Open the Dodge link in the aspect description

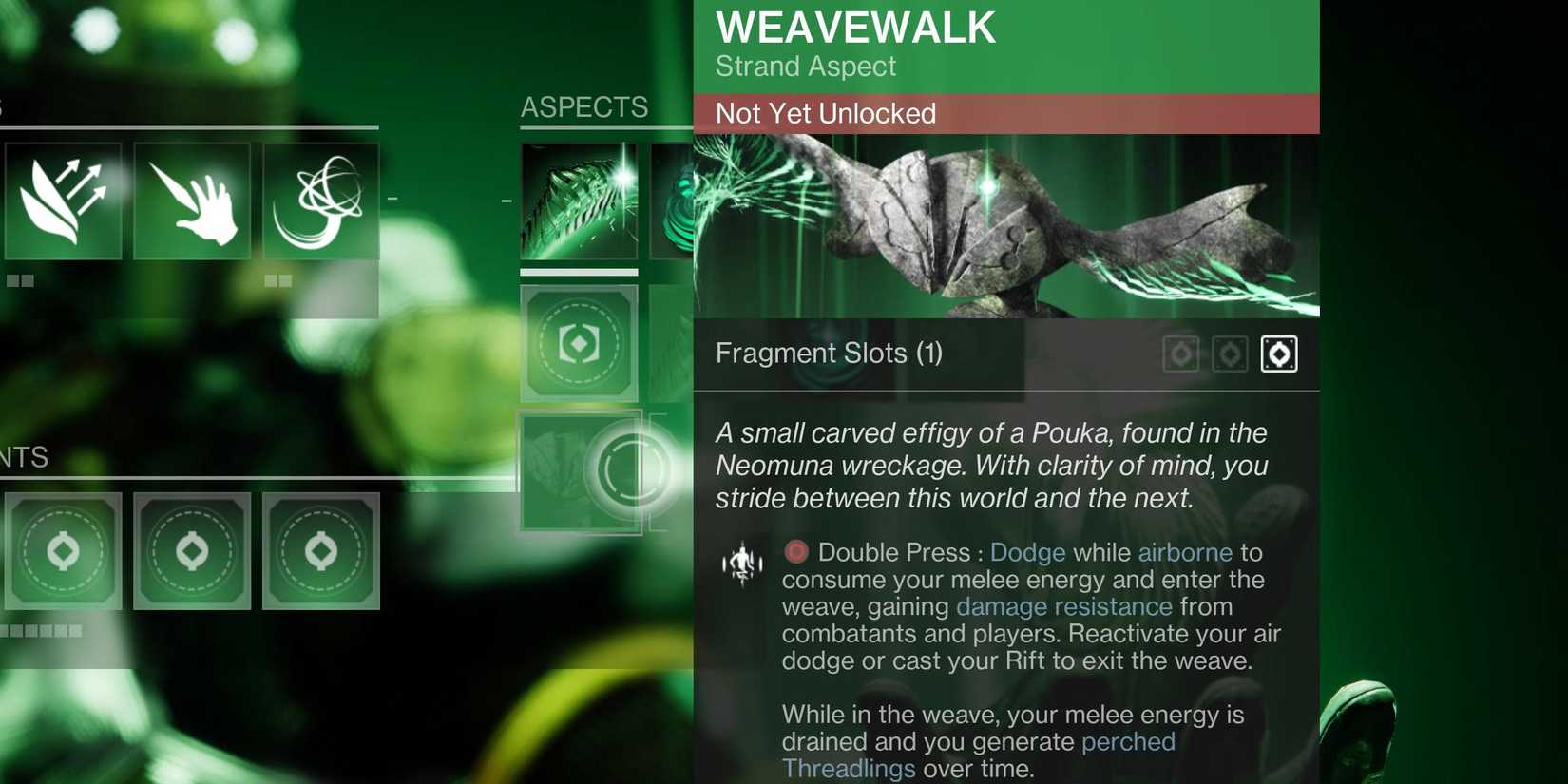1026,552
